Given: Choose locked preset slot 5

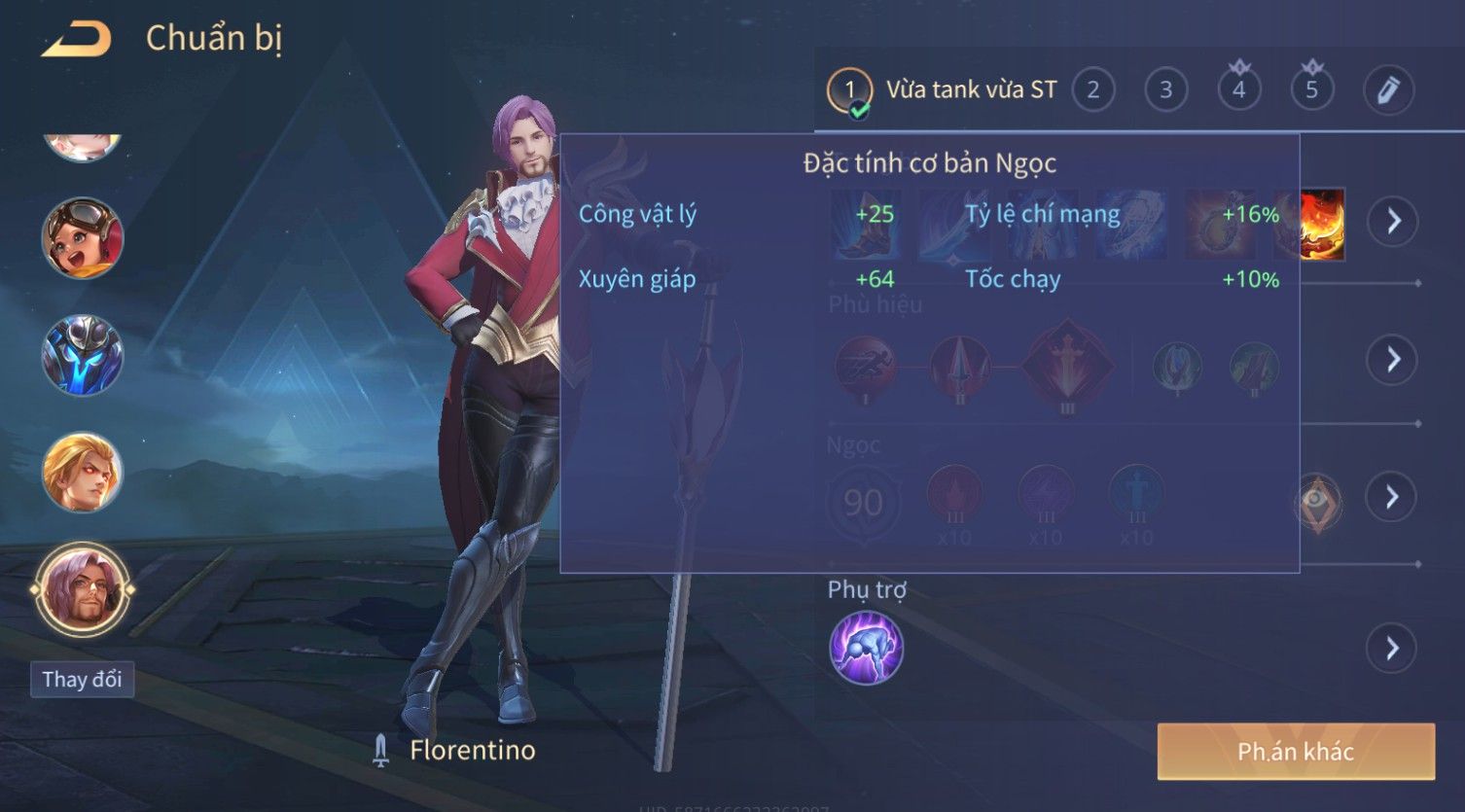Looking at the screenshot, I should coord(1311,90).
